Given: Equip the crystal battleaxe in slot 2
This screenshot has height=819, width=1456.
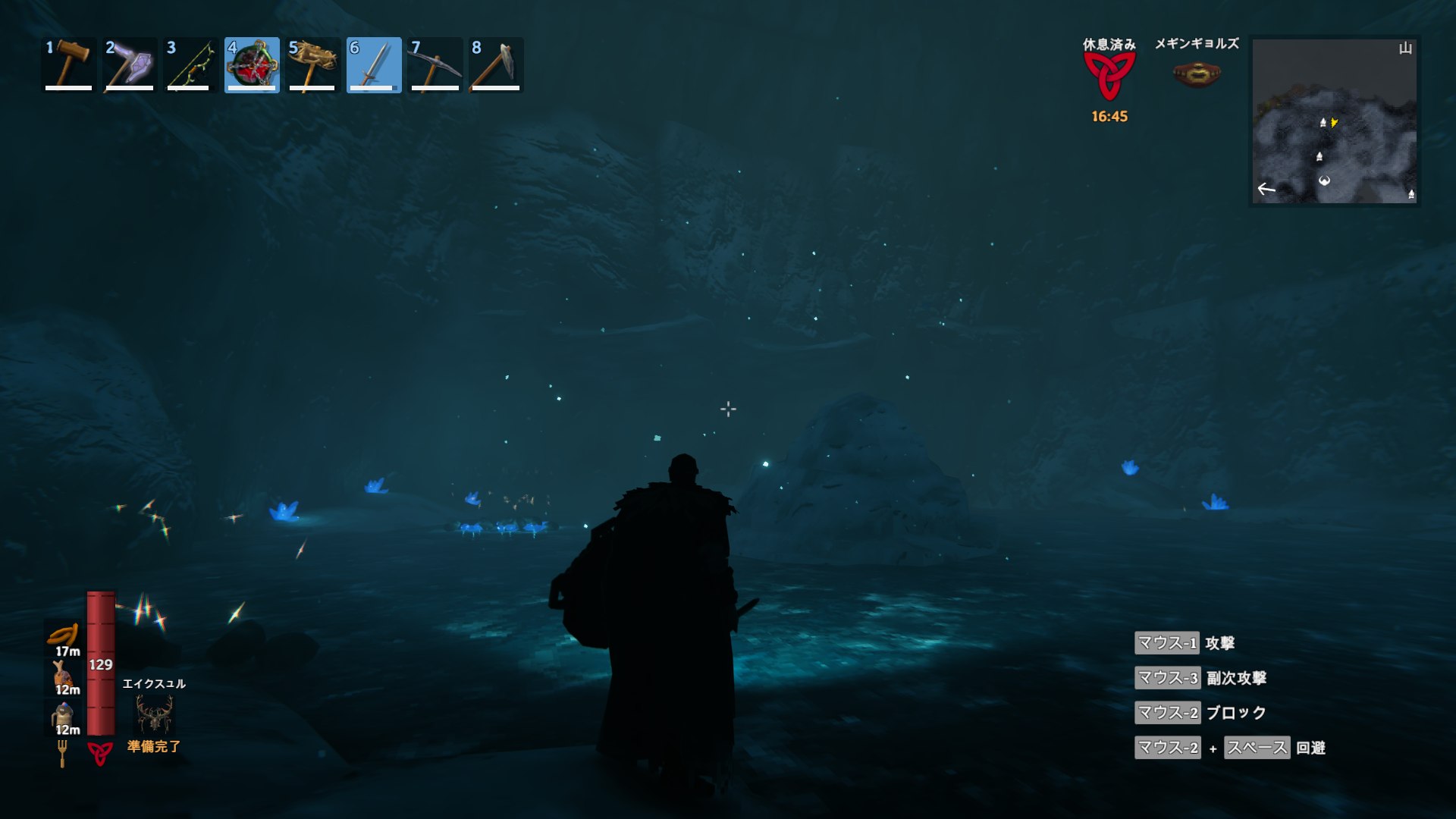Looking at the screenshot, I should coord(130,65).
